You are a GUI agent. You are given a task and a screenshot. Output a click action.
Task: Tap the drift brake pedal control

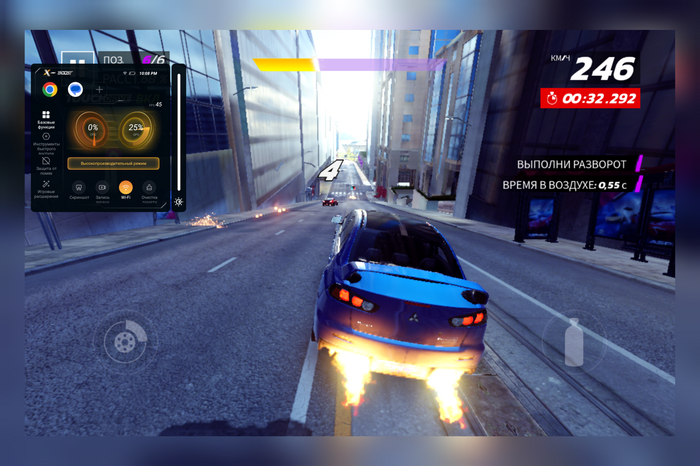pyautogui.click(x=124, y=341)
